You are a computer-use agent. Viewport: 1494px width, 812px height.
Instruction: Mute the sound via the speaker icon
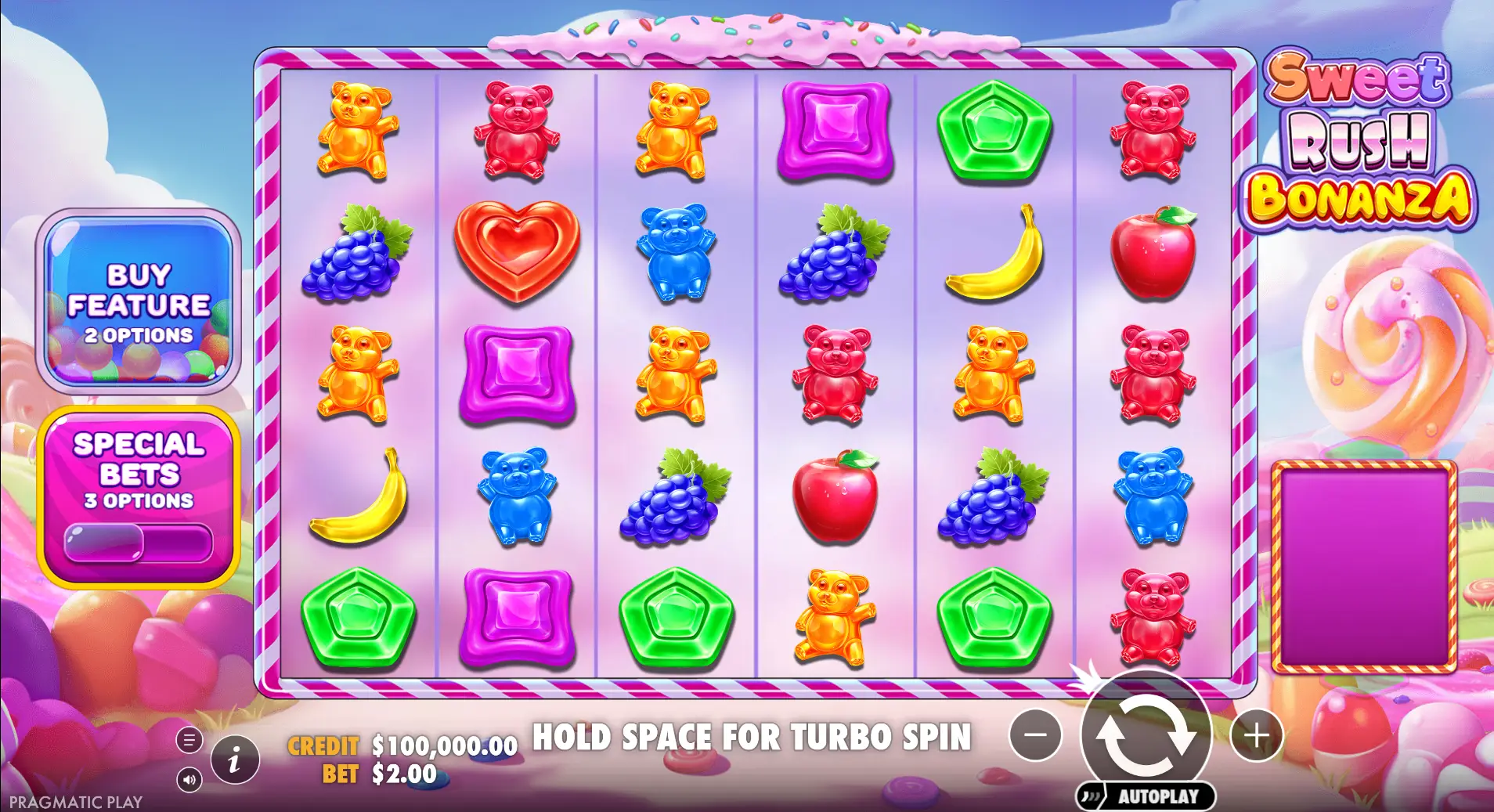[190, 779]
